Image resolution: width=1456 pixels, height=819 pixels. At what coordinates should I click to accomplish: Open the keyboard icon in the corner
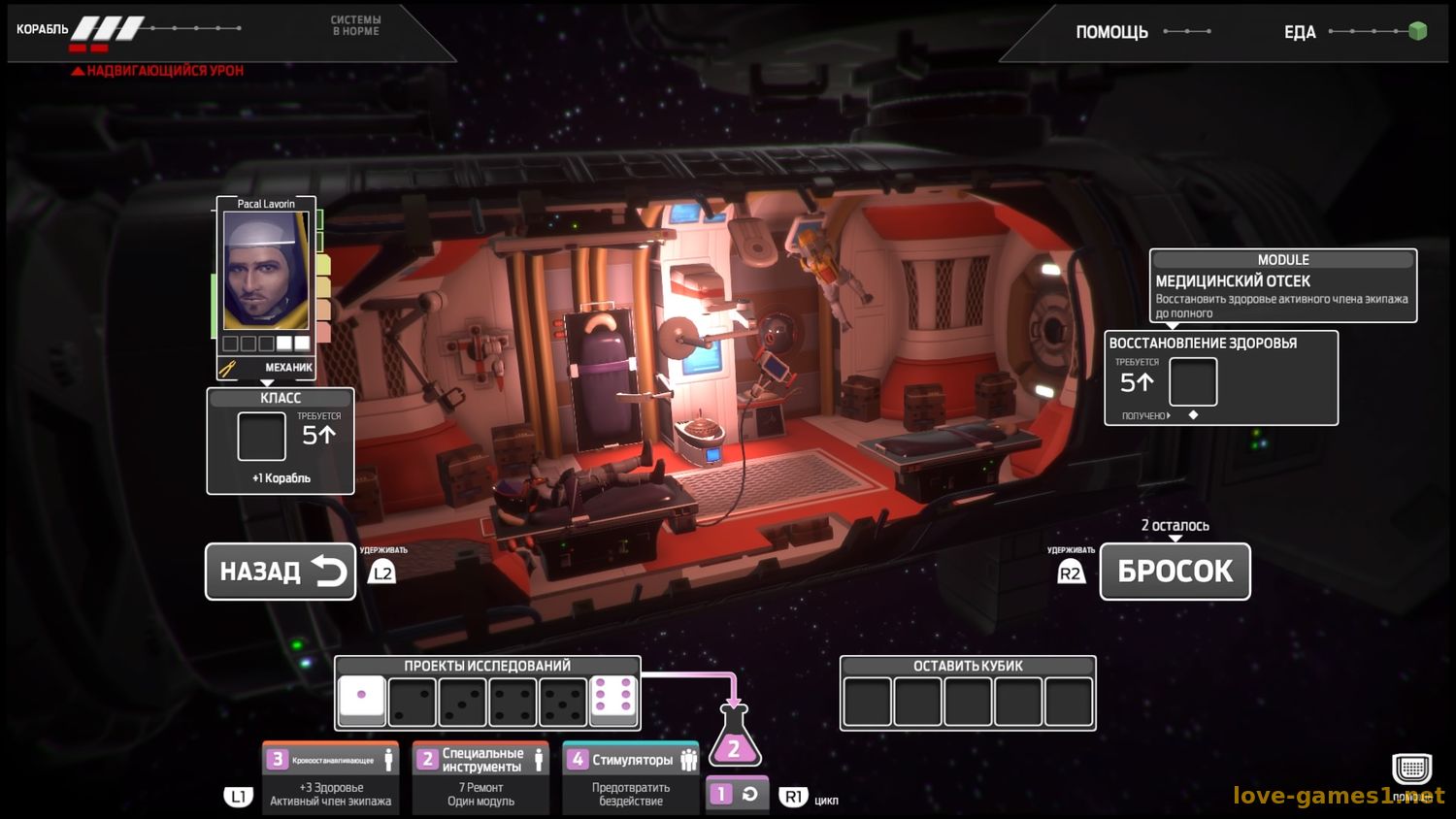point(1411,770)
